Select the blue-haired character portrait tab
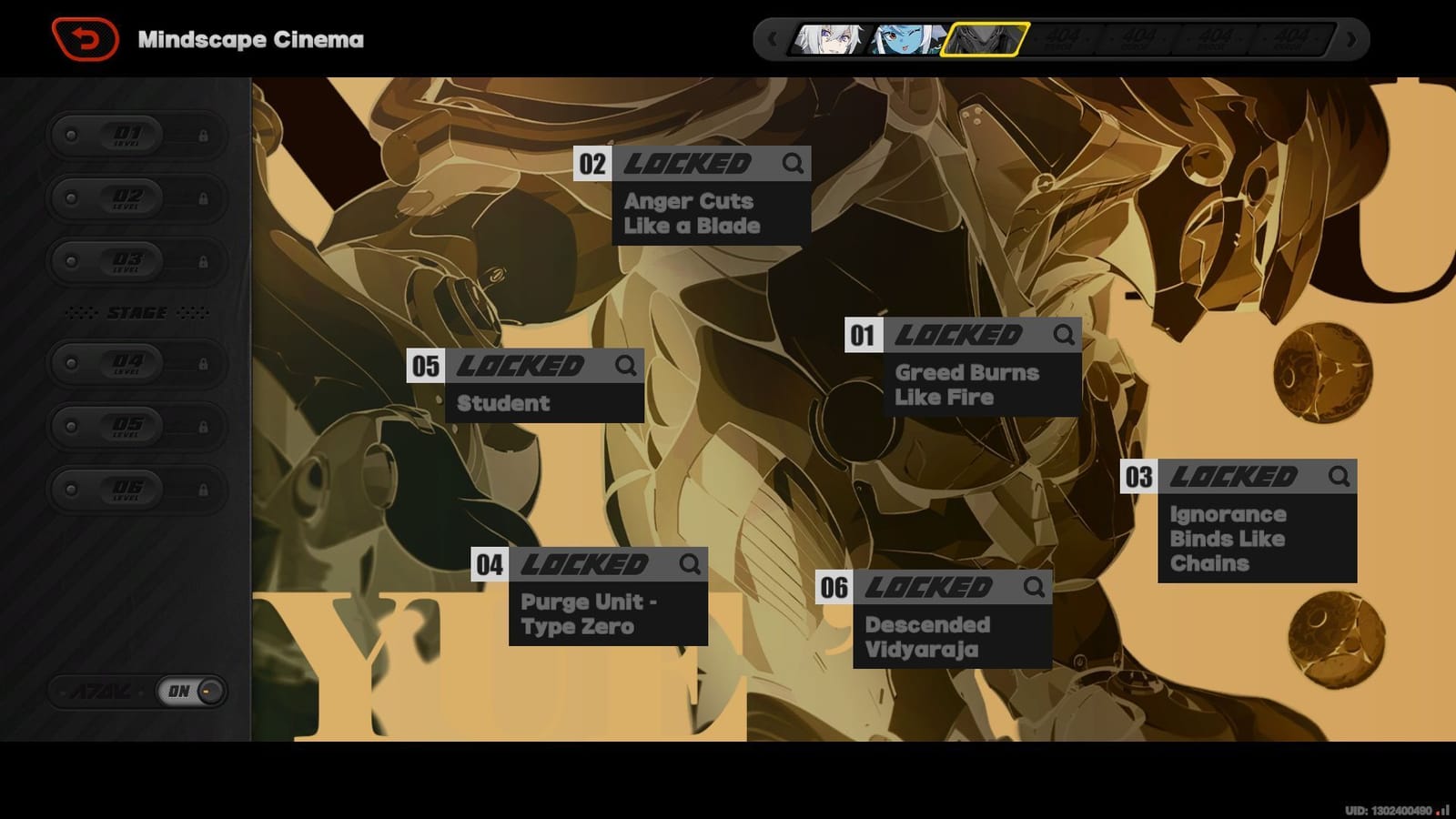The width and height of the screenshot is (1456, 819). 904,39
